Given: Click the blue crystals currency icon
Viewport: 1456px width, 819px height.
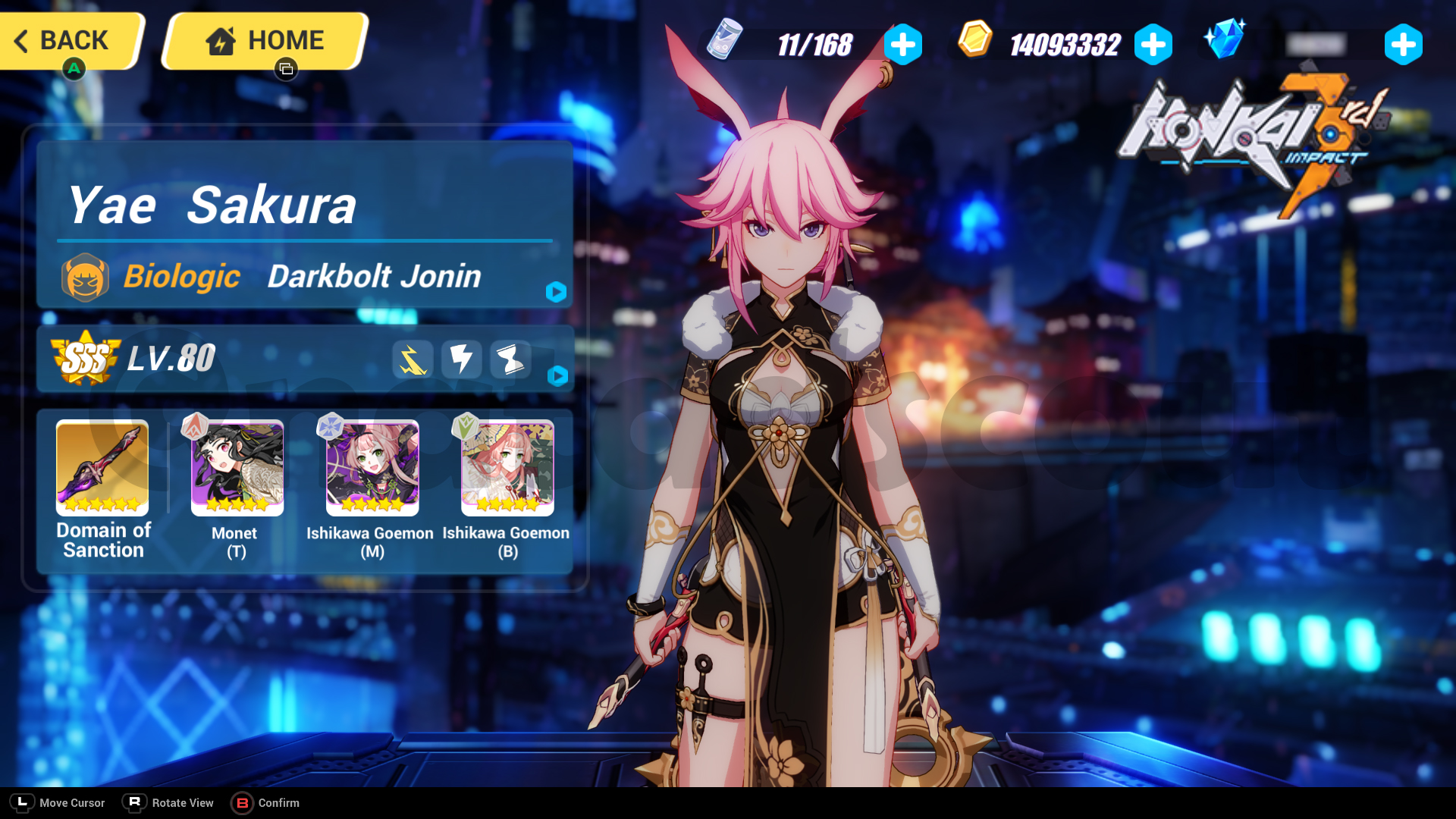Looking at the screenshot, I should pyautogui.click(x=1223, y=42).
